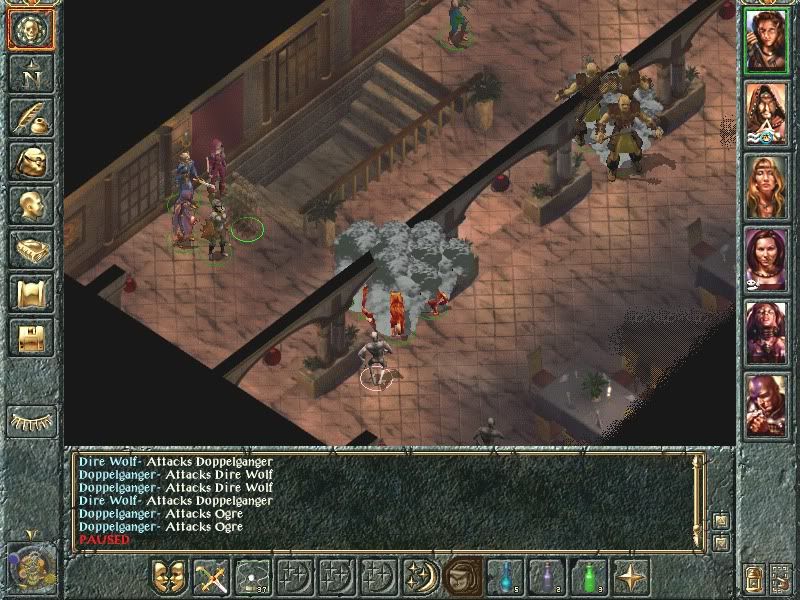Image resolution: width=800 pixels, height=600 pixels.
Task: Choose the crossed-swords attack button
Action: 211,576
